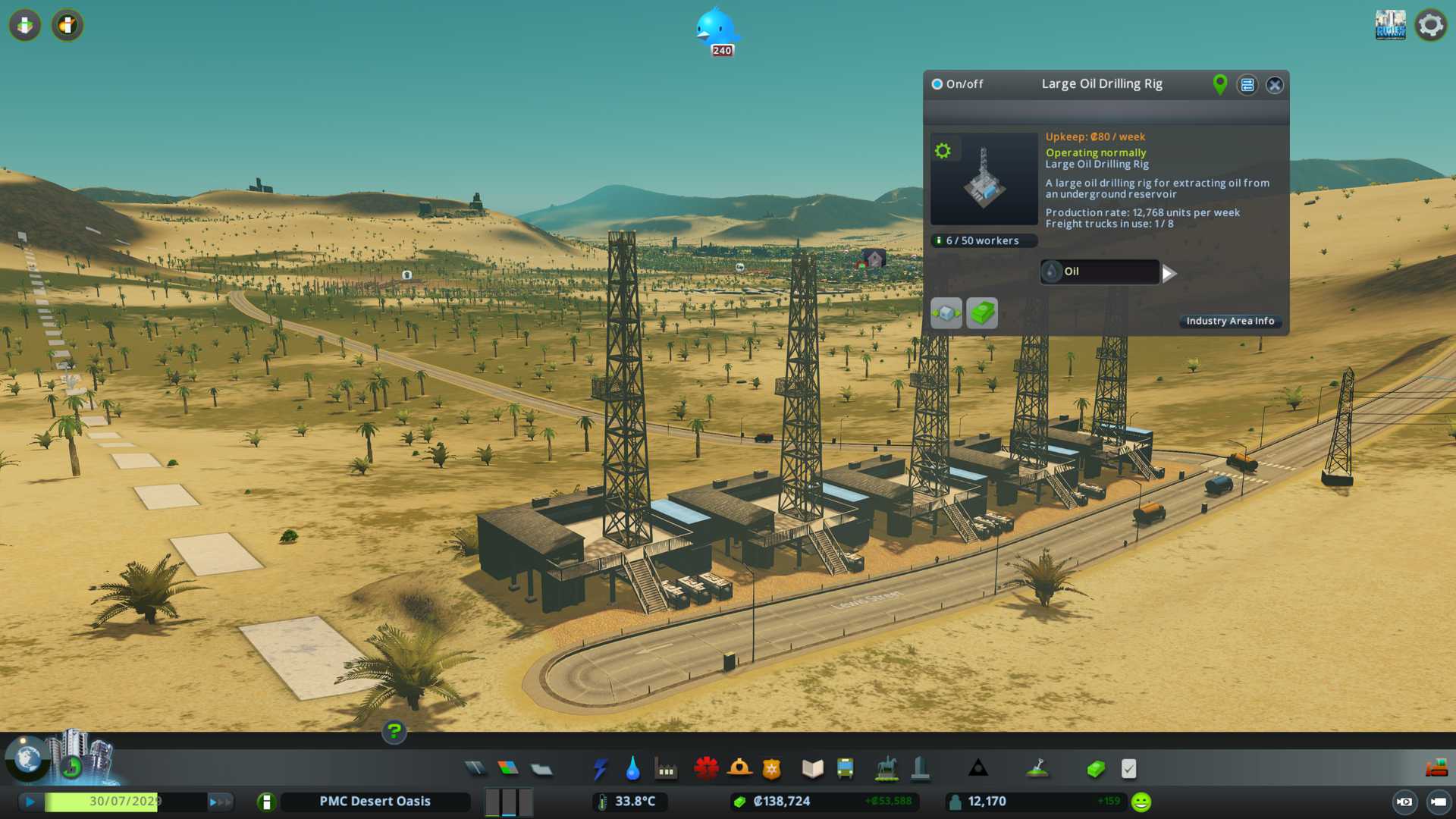Open Industry Area Info
The width and height of the screenshot is (1456, 819).
click(1229, 322)
